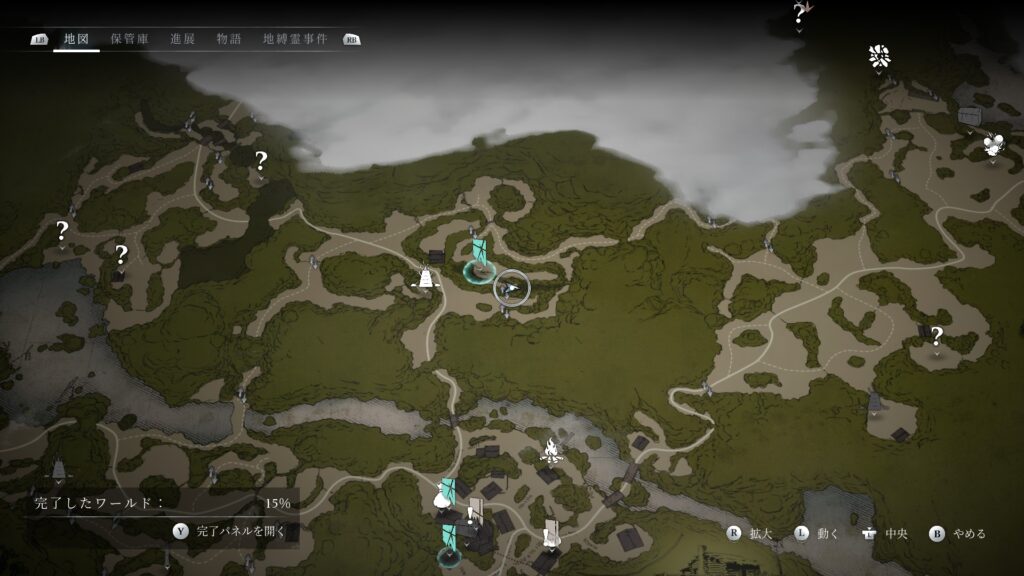Switch to the 地図 map tab
The width and height of the screenshot is (1024, 576).
click(76, 39)
